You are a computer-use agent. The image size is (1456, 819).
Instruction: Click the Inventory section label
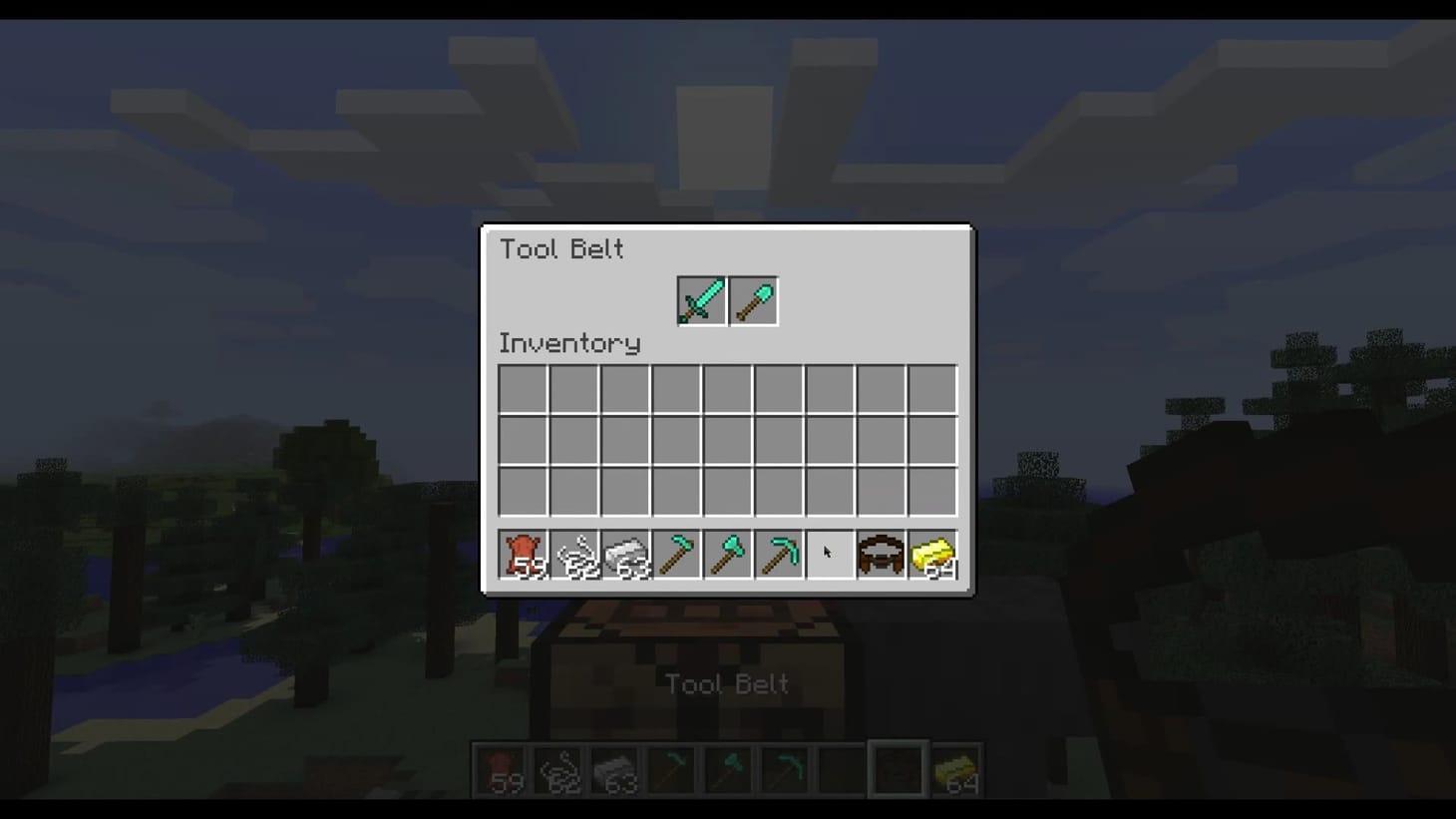point(569,343)
